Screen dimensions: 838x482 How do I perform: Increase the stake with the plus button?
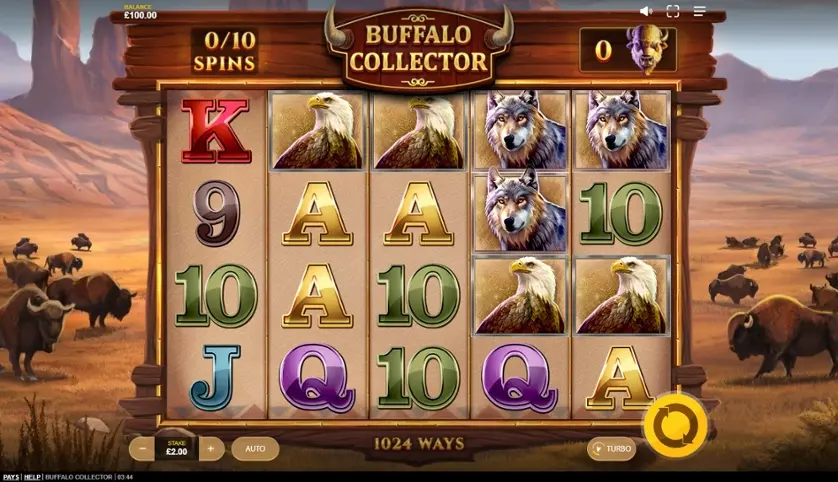210,449
